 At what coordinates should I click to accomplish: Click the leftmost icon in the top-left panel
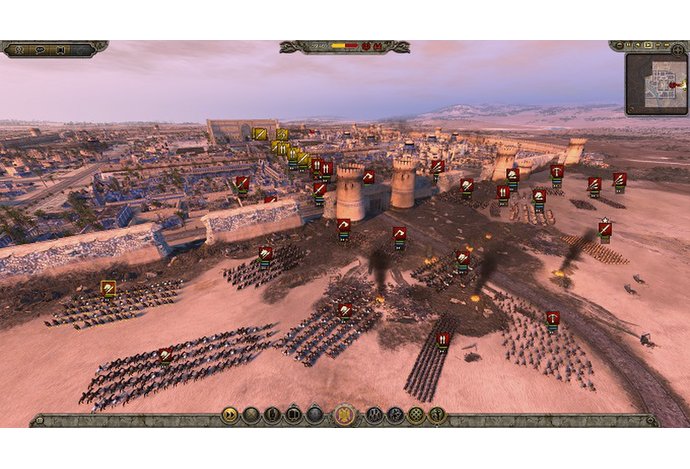click(20, 48)
